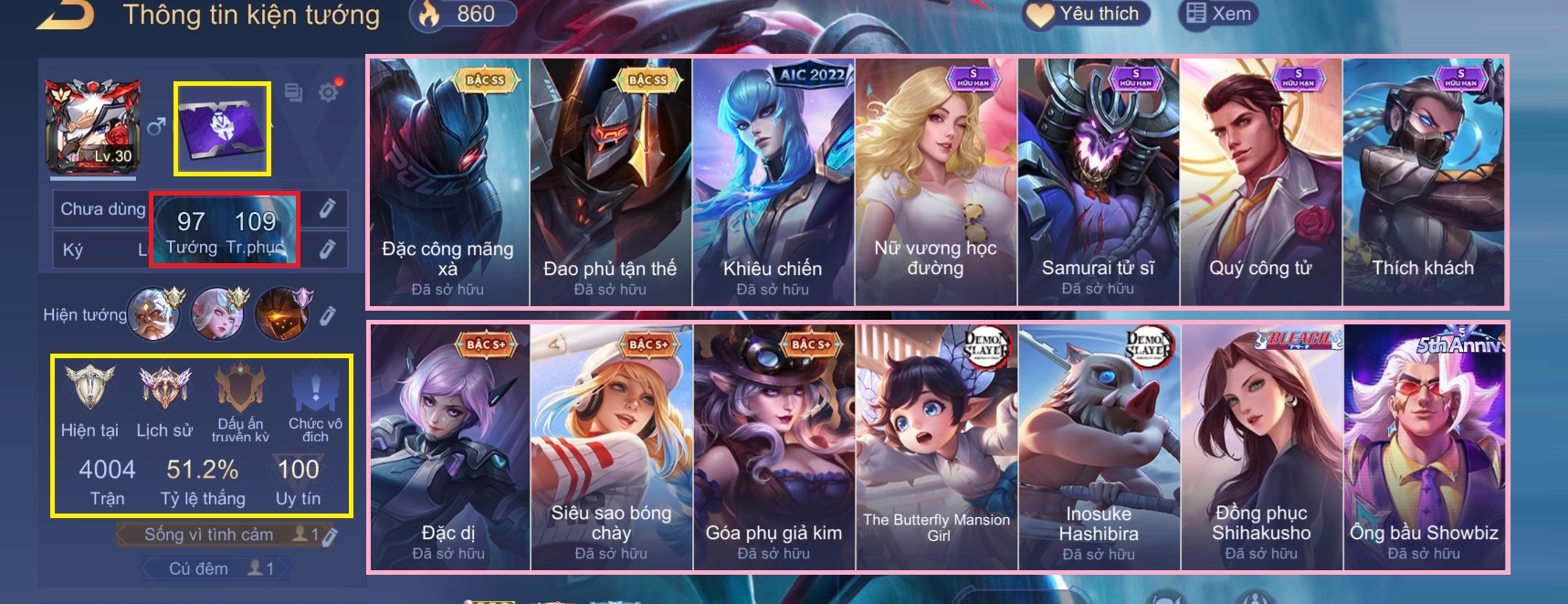Edit the Hiện tướng showcase heroes
The image size is (1568, 604).
click(328, 315)
